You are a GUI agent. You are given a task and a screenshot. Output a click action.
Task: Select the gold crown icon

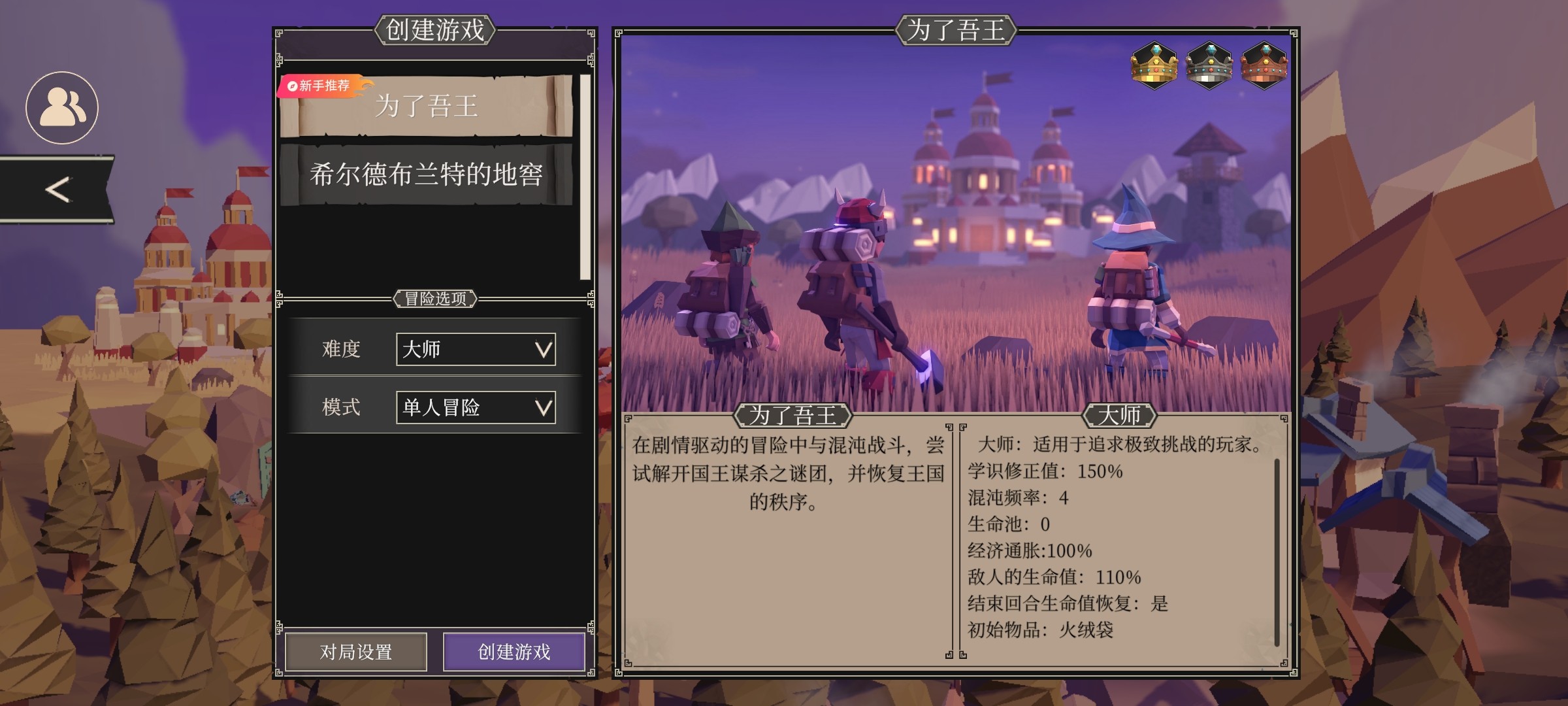1154,65
